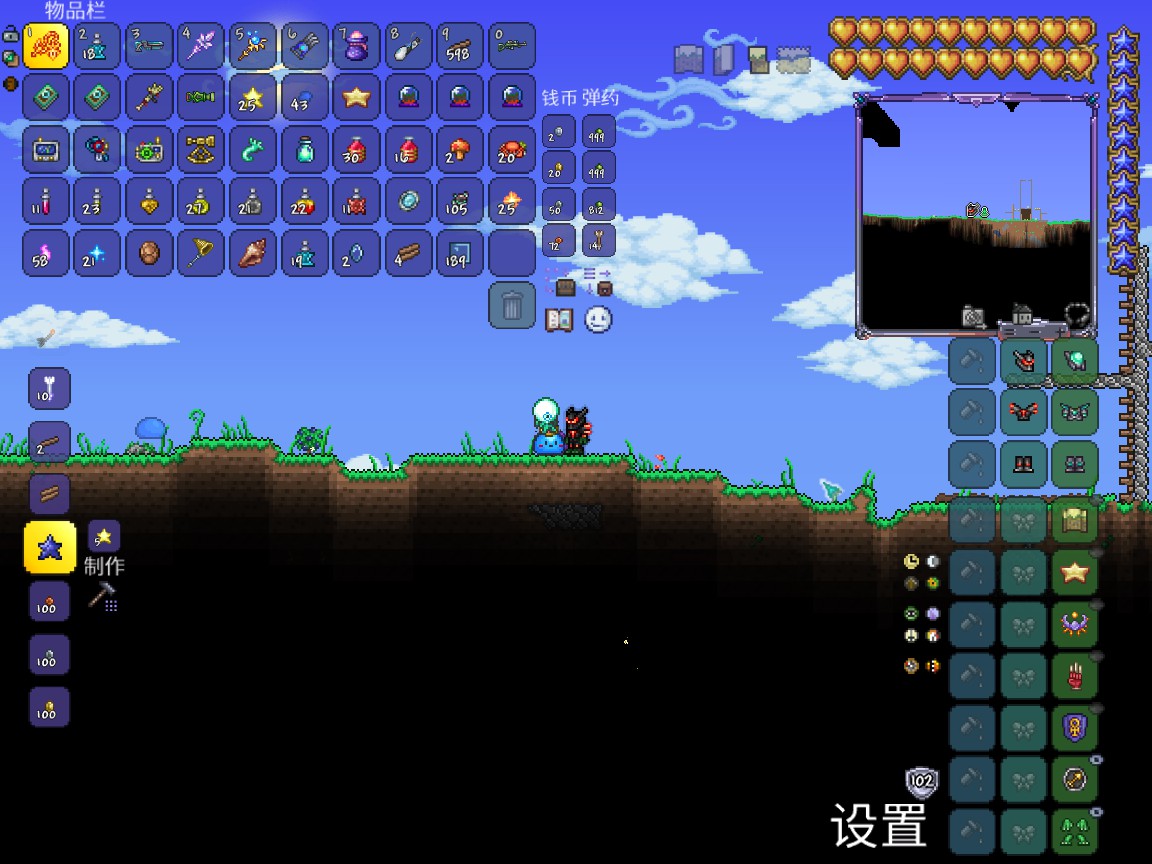Select the orange mushroom stack of 2
Image resolution: width=1152 pixels, height=864 pixels.
460,150
